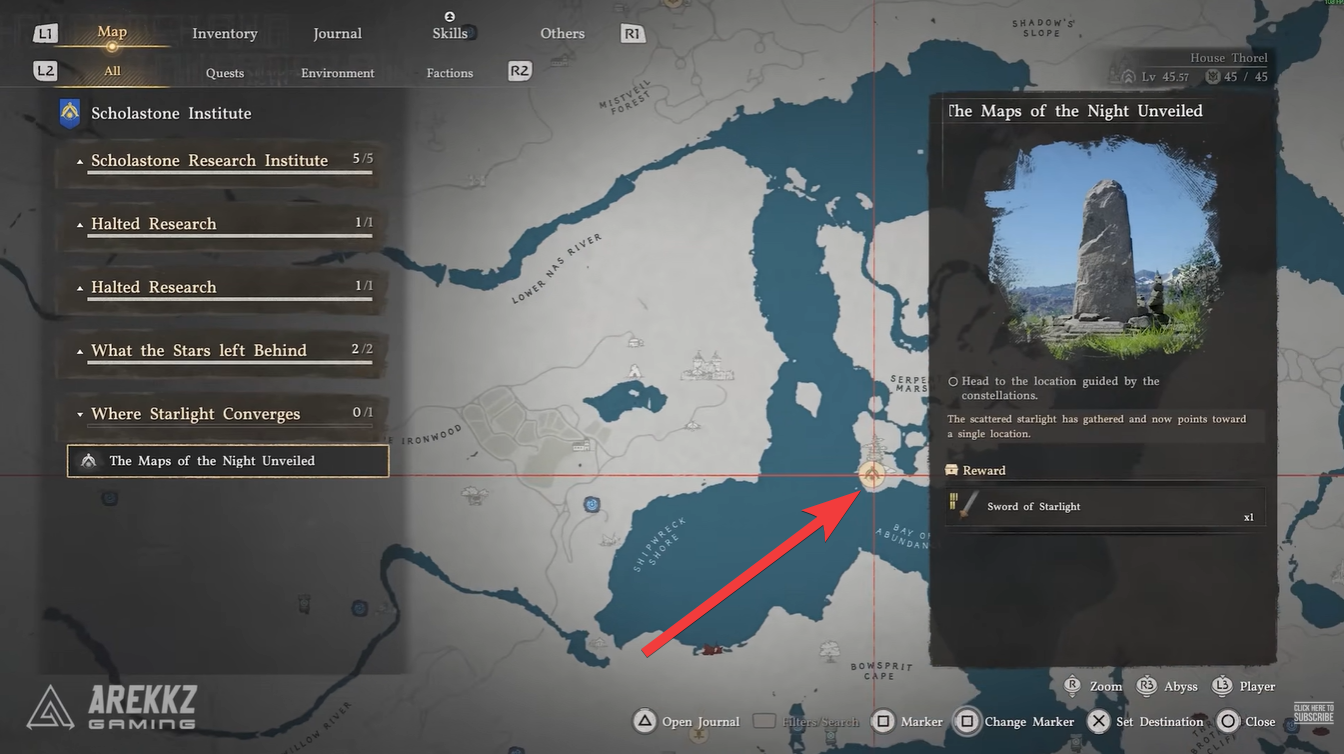
Task: Switch to the Inventory tab
Action: coord(224,33)
